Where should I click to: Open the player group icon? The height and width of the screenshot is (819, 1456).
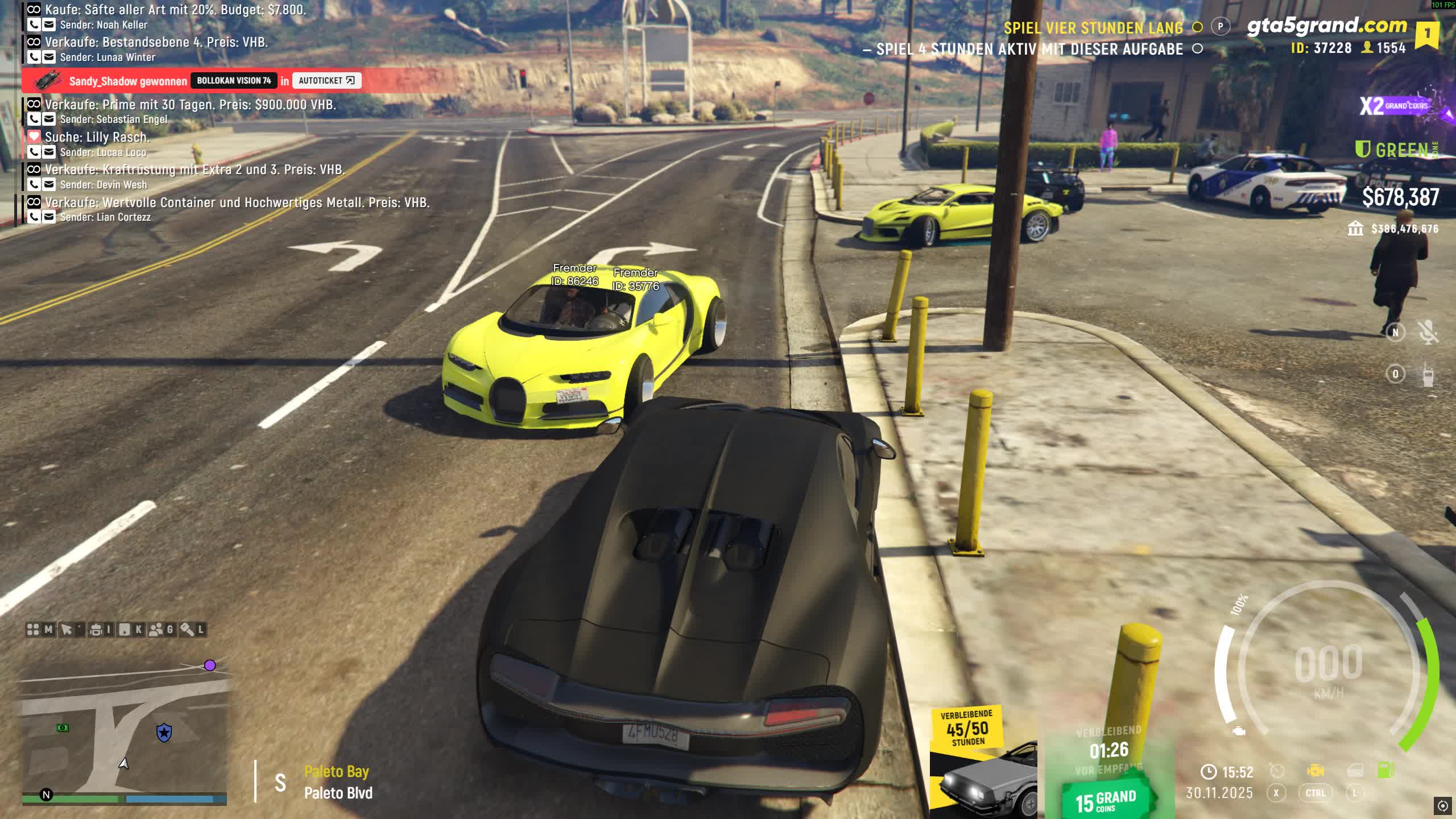pyautogui.click(x=155, y=630)
